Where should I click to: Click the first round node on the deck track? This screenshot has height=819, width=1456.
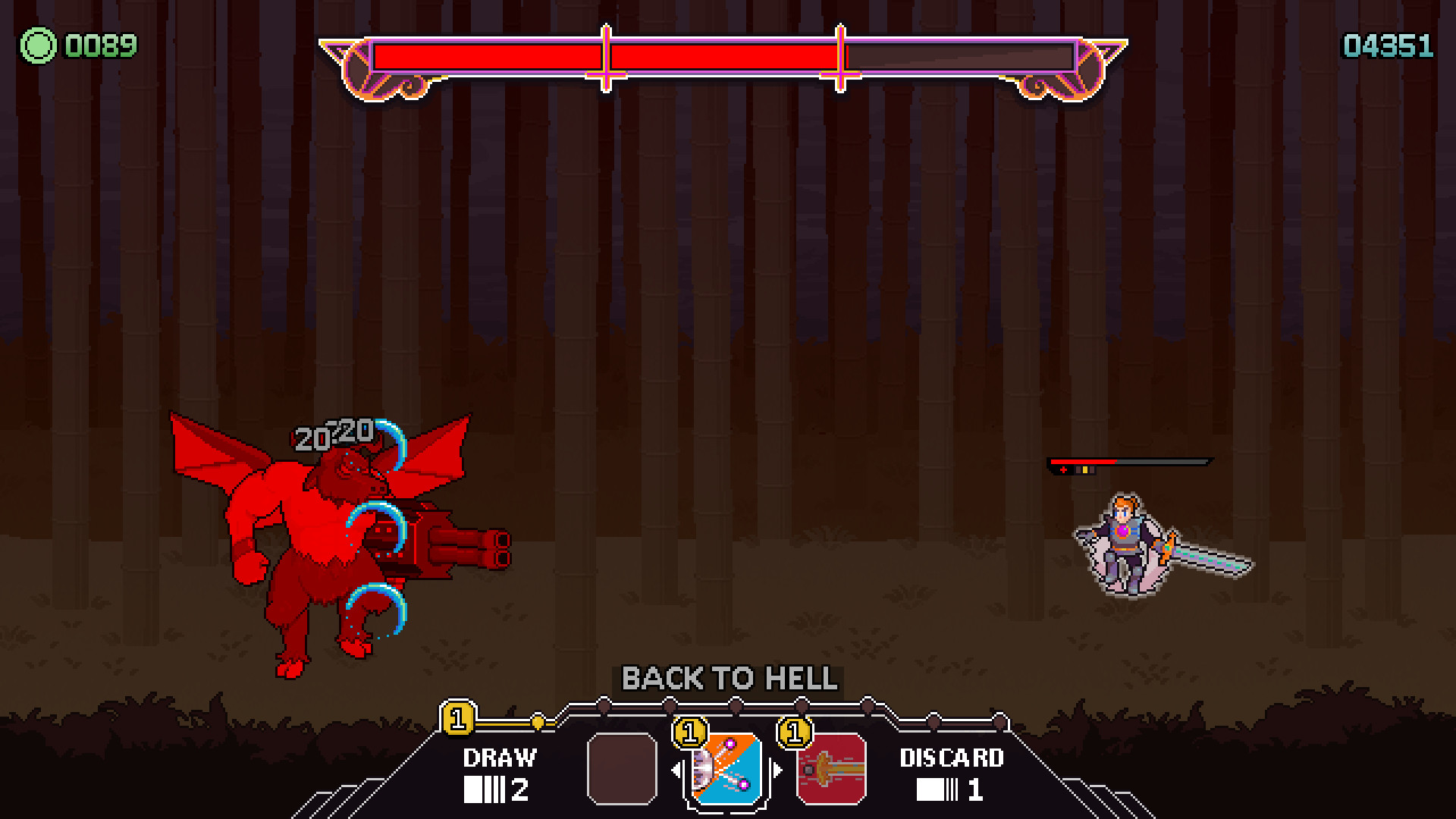pos(603,705)
